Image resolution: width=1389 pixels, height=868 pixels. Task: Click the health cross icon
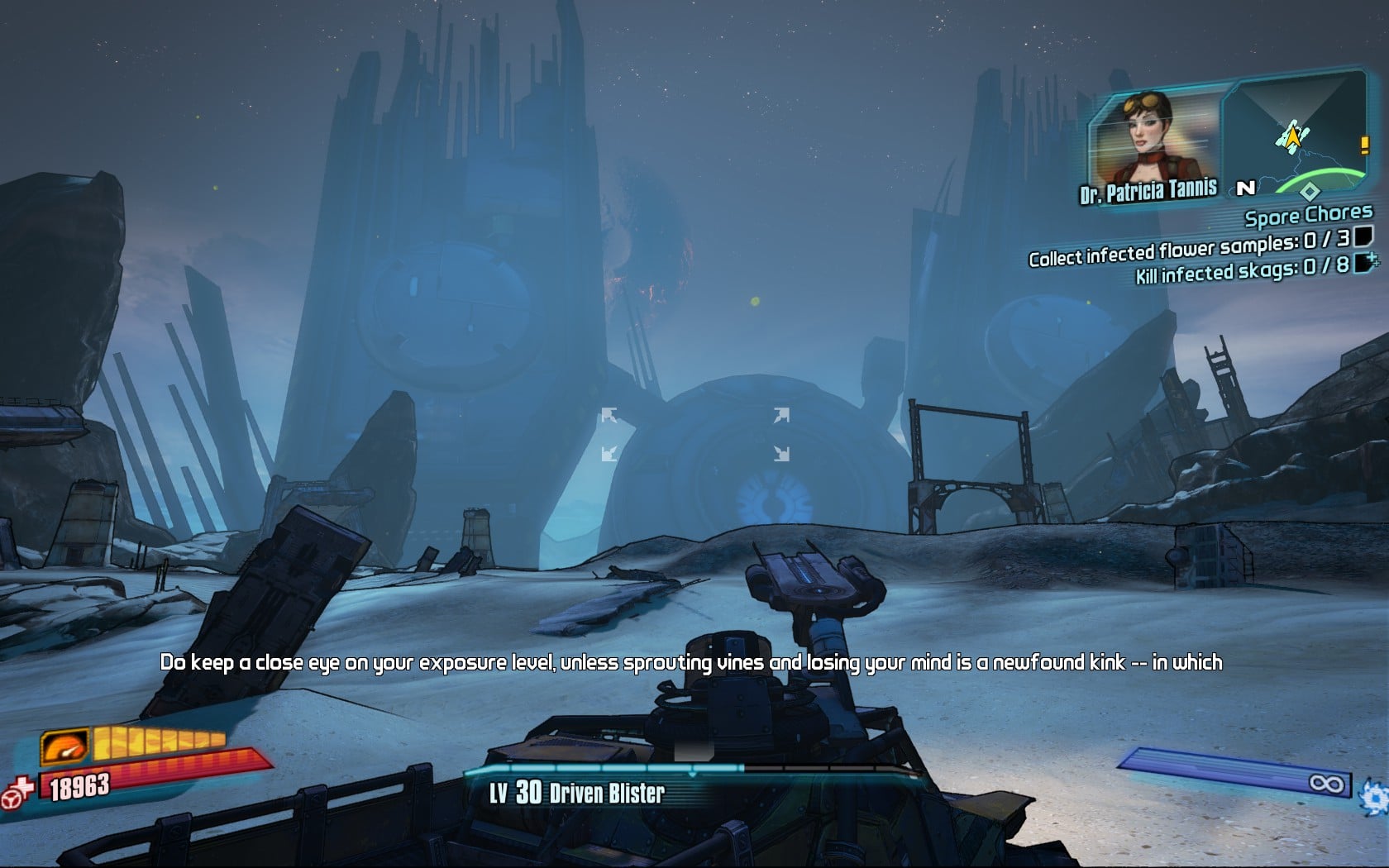(24, 785)
